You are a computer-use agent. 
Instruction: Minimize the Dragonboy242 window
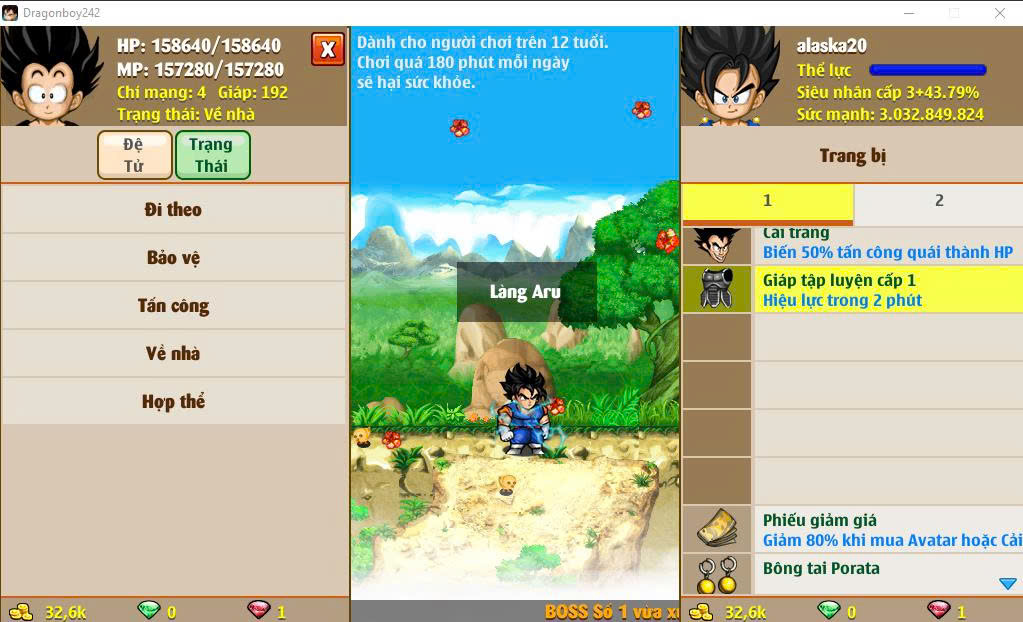click(x=908, y=13)
